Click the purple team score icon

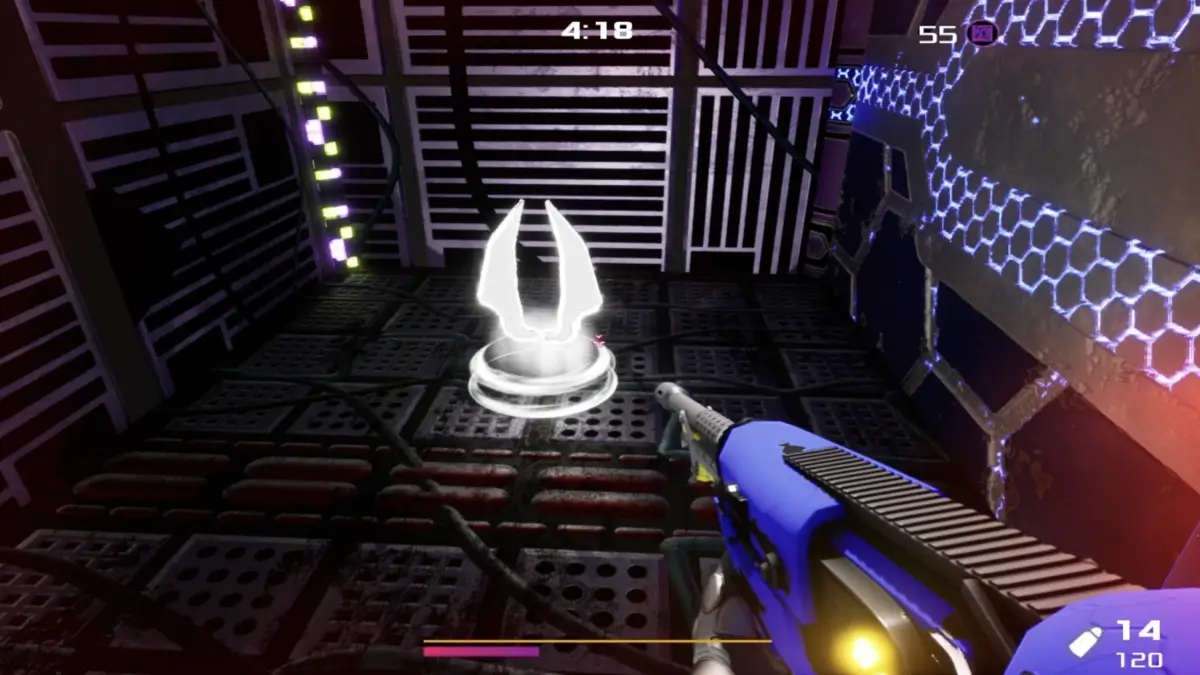[x=983, y=34]
